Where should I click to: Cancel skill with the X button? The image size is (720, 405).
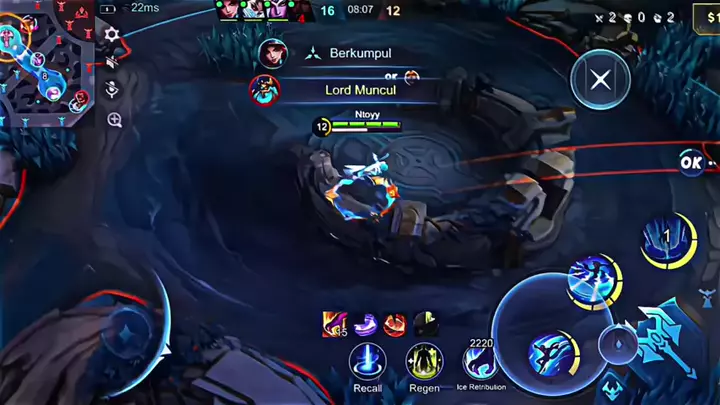click(600, 80)
